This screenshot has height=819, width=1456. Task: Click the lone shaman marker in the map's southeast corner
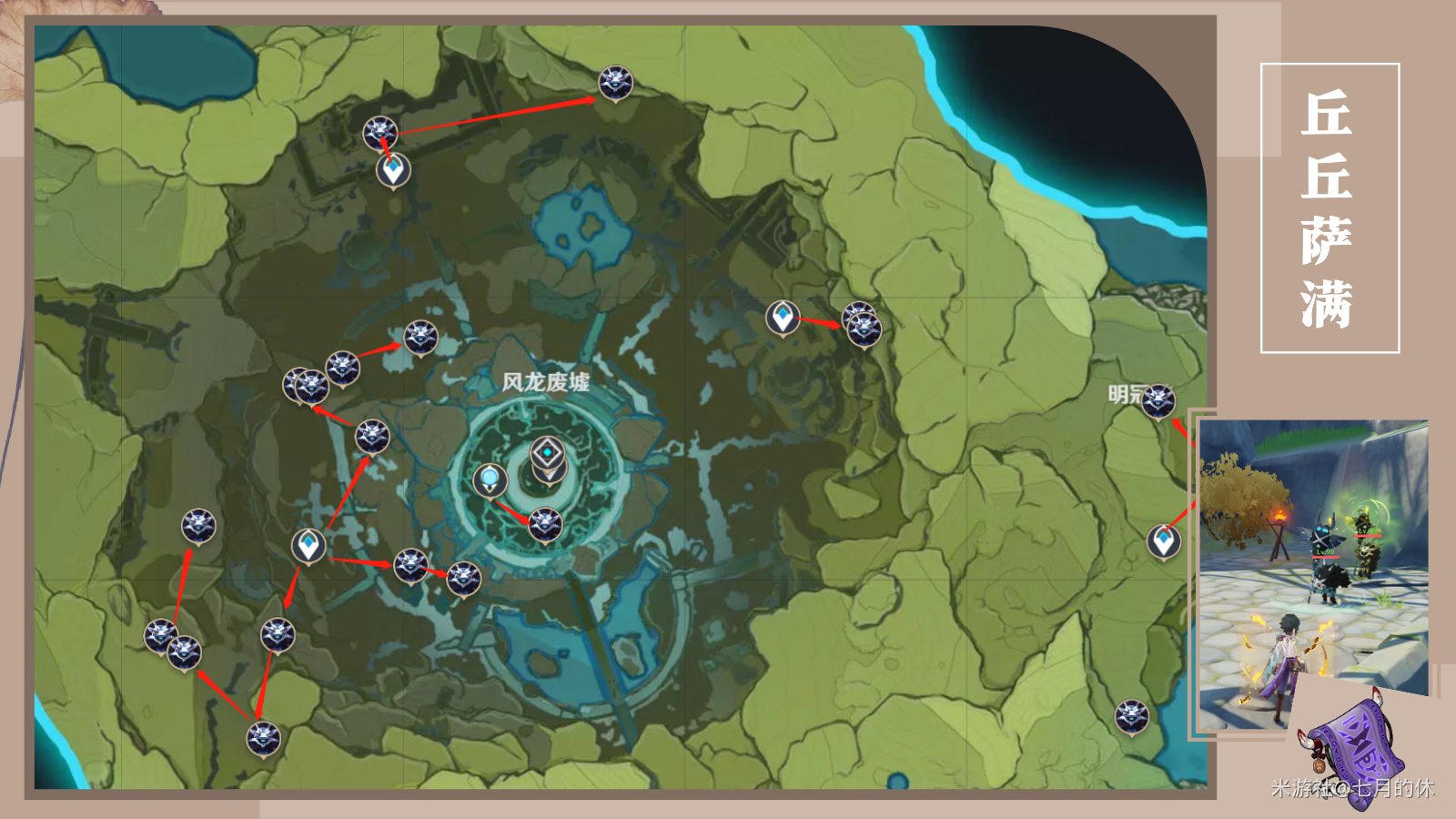(x=1131, y=716)
